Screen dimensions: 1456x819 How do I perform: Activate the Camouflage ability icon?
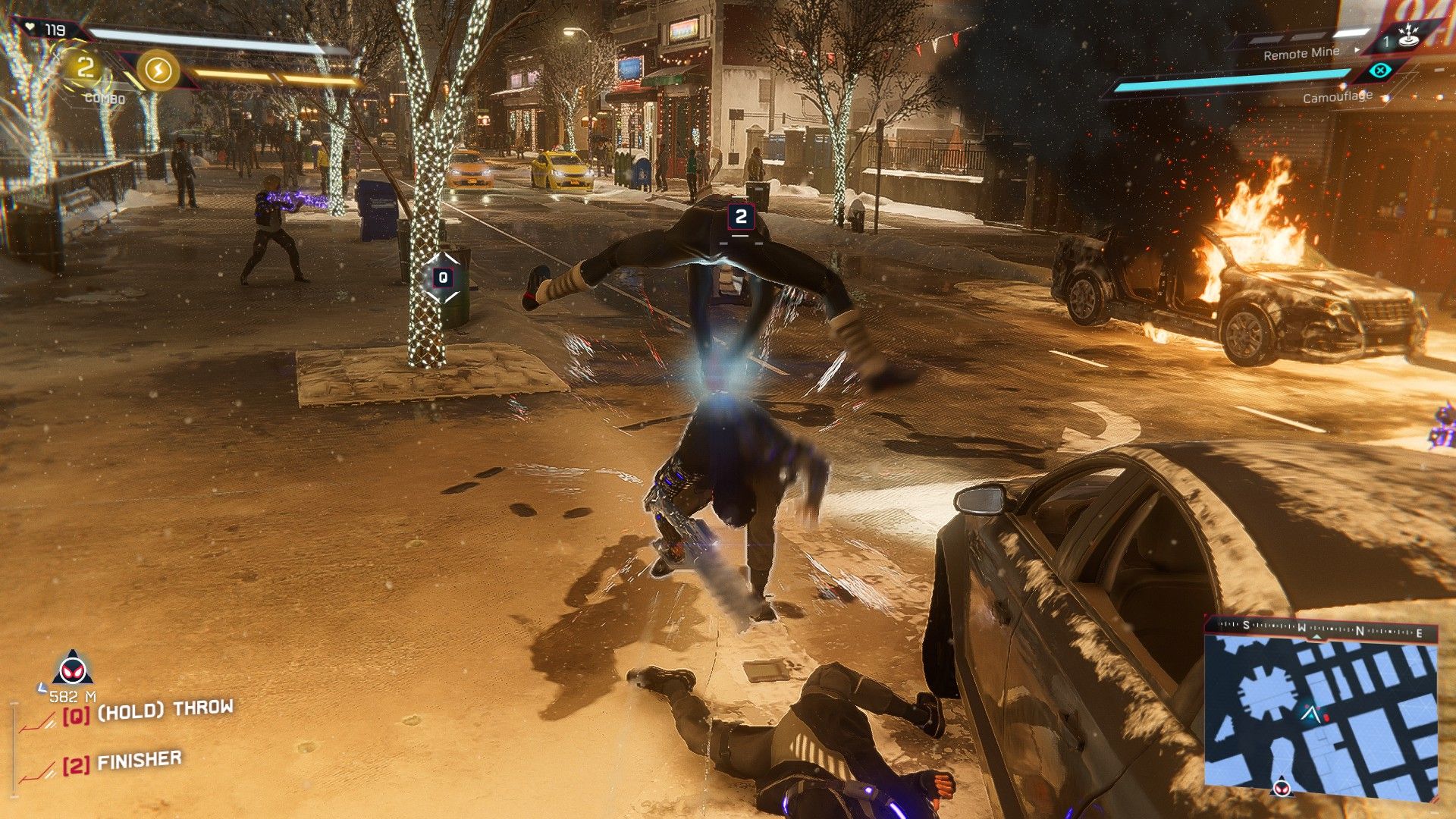coord(1380,71)
